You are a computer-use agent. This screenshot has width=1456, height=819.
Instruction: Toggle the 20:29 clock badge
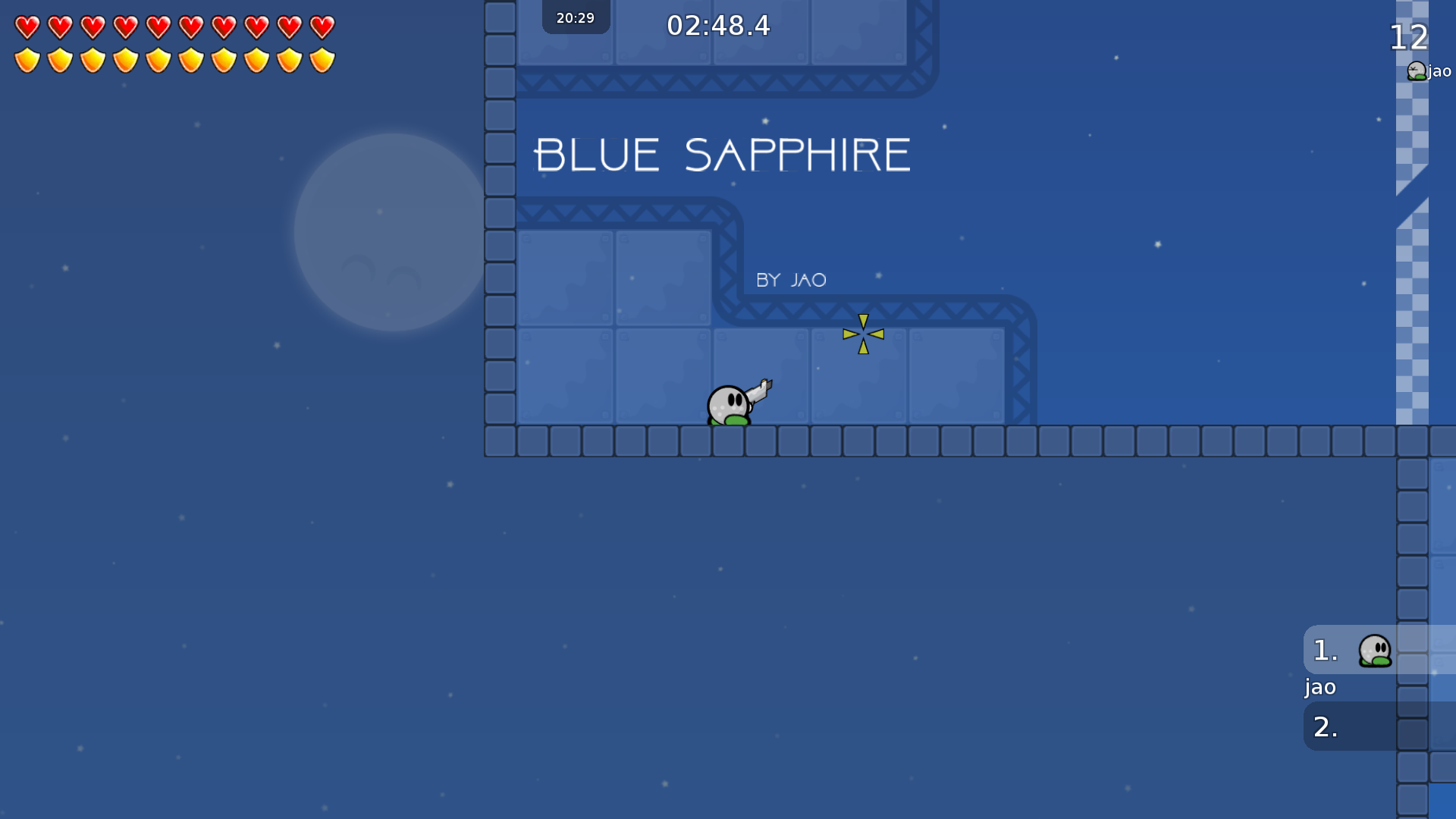[x=574, y=17]
